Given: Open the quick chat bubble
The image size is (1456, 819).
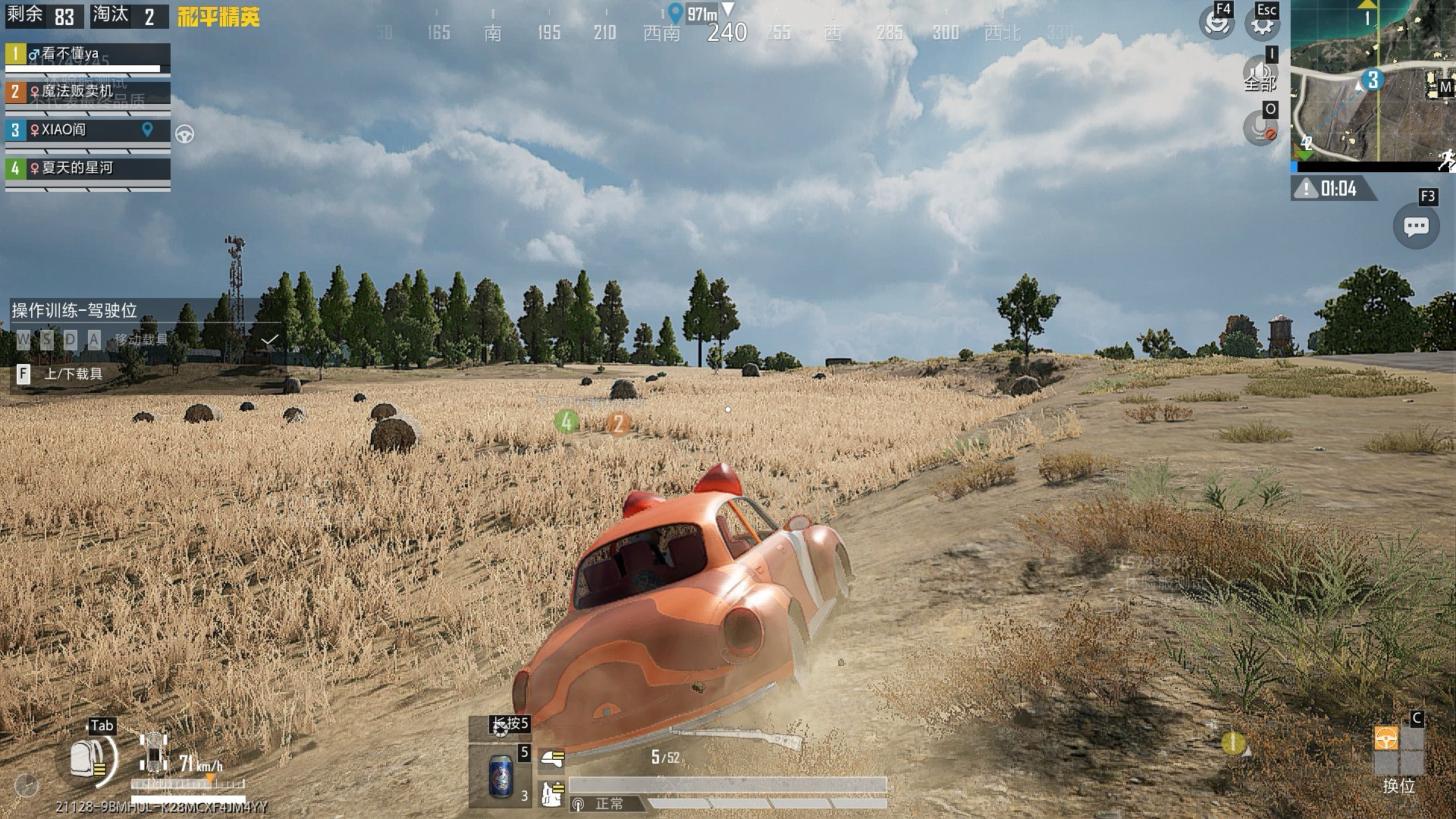Looking at the screenshot, I should pyautogui.click(x=1416, y=226).
